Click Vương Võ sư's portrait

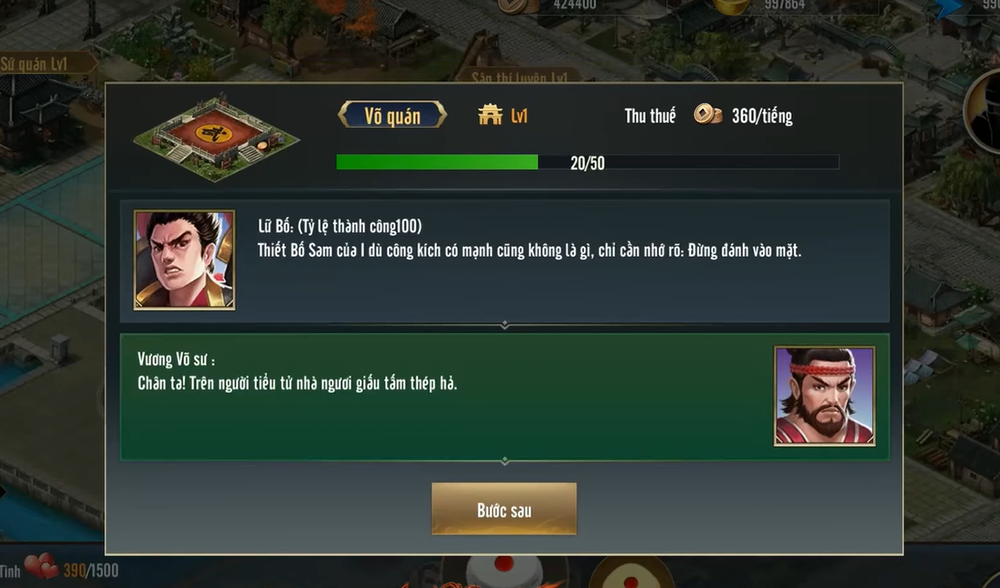tap(824, 396)
